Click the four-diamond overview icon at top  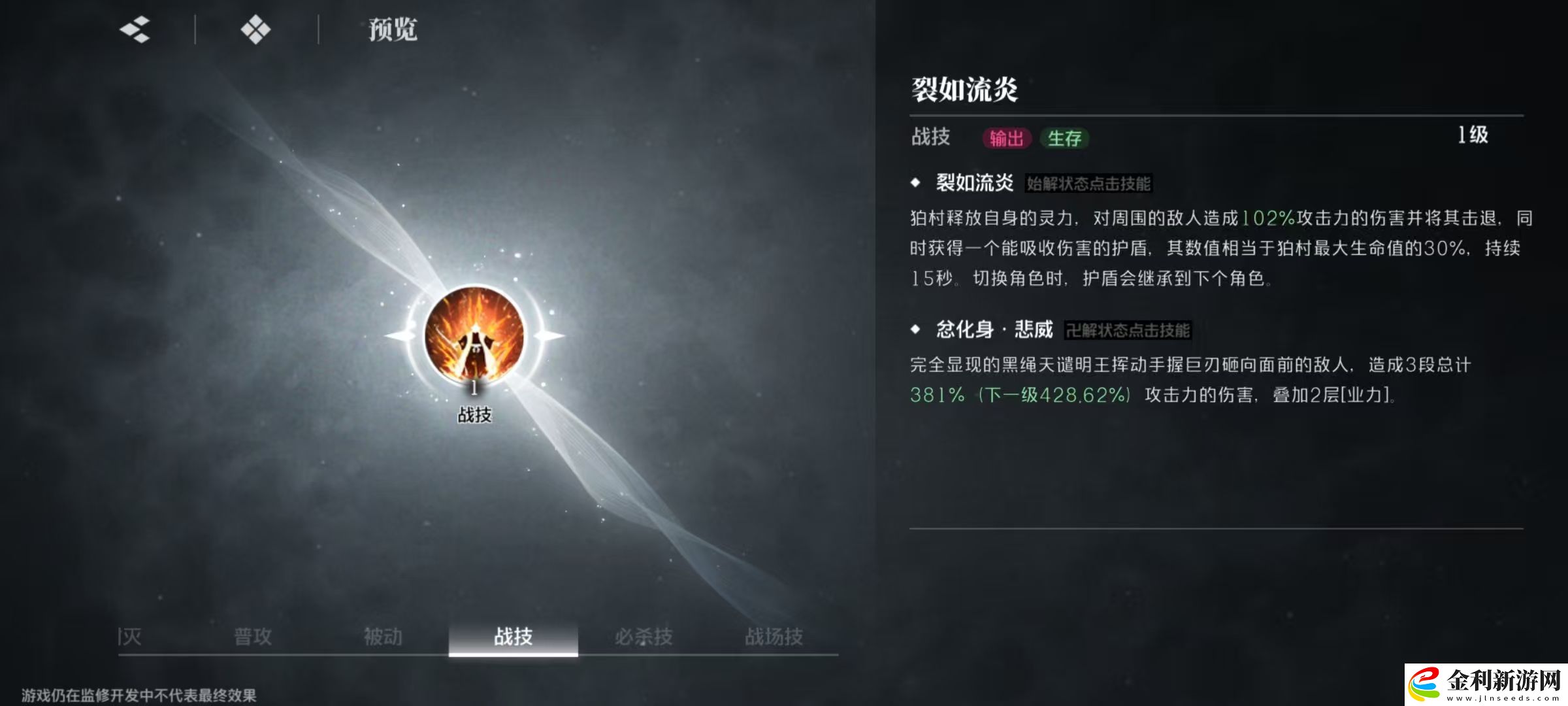click(256, 29)
